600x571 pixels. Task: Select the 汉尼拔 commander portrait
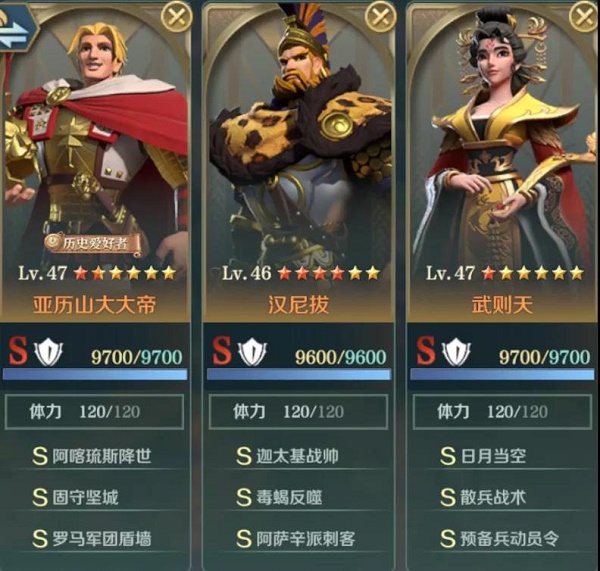pos(299,140)
